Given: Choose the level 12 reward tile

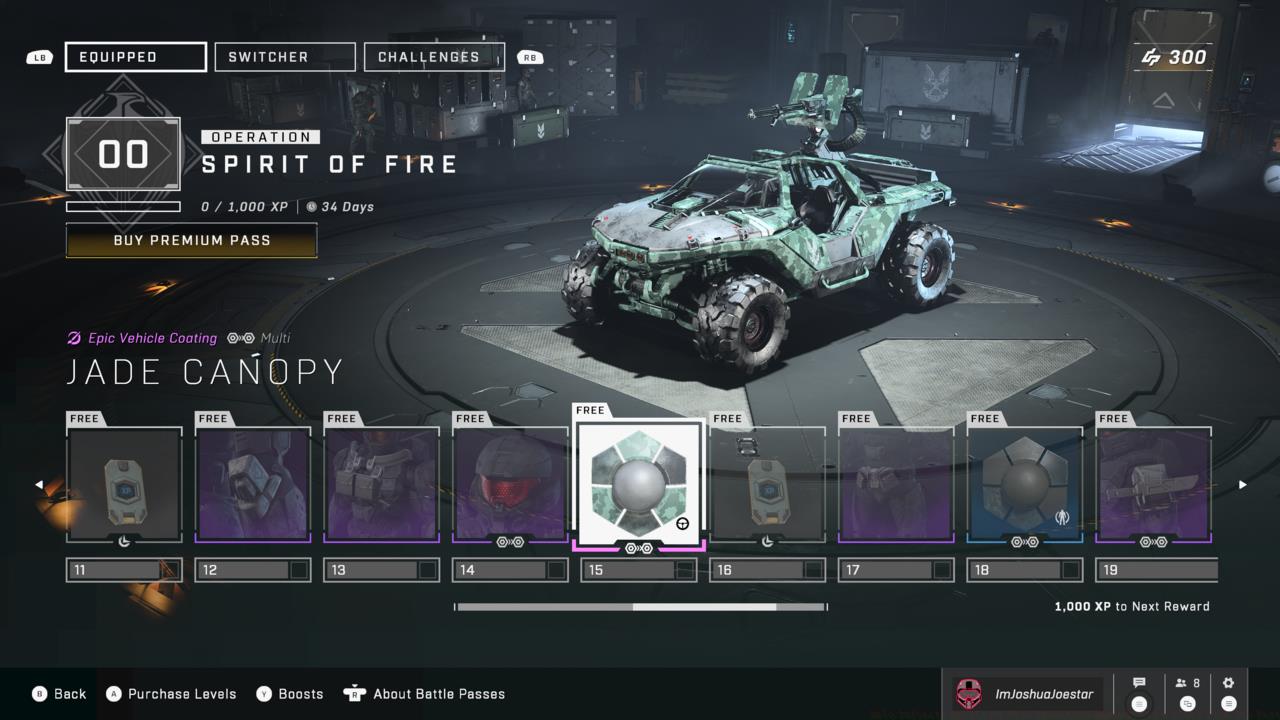Looking at the screenshot, I should click(253, 485).
